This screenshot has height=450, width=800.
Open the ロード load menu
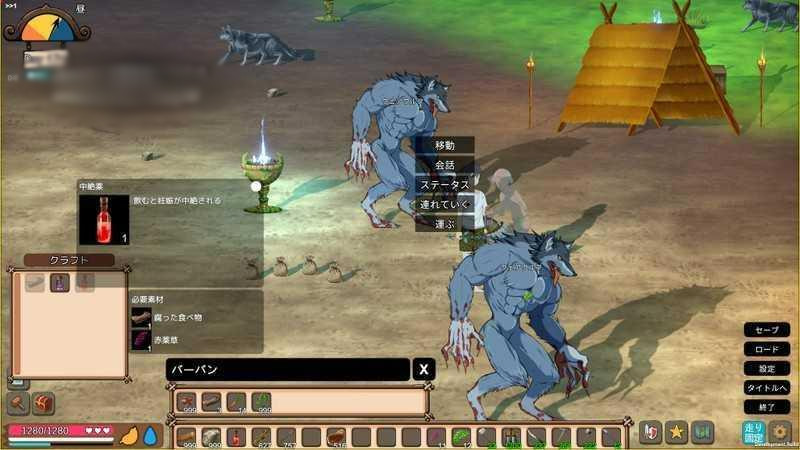[x=767, y=349]
